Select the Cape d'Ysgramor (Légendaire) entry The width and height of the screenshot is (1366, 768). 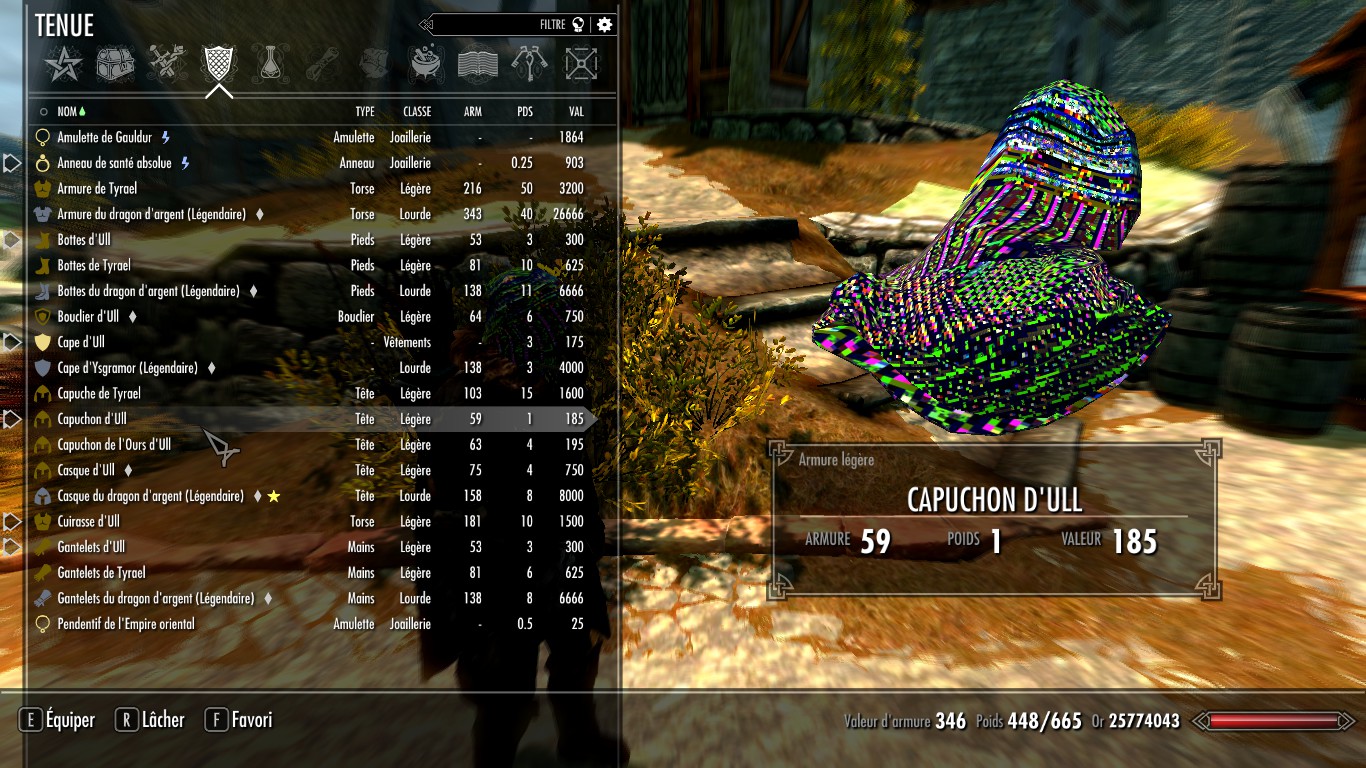127,368
